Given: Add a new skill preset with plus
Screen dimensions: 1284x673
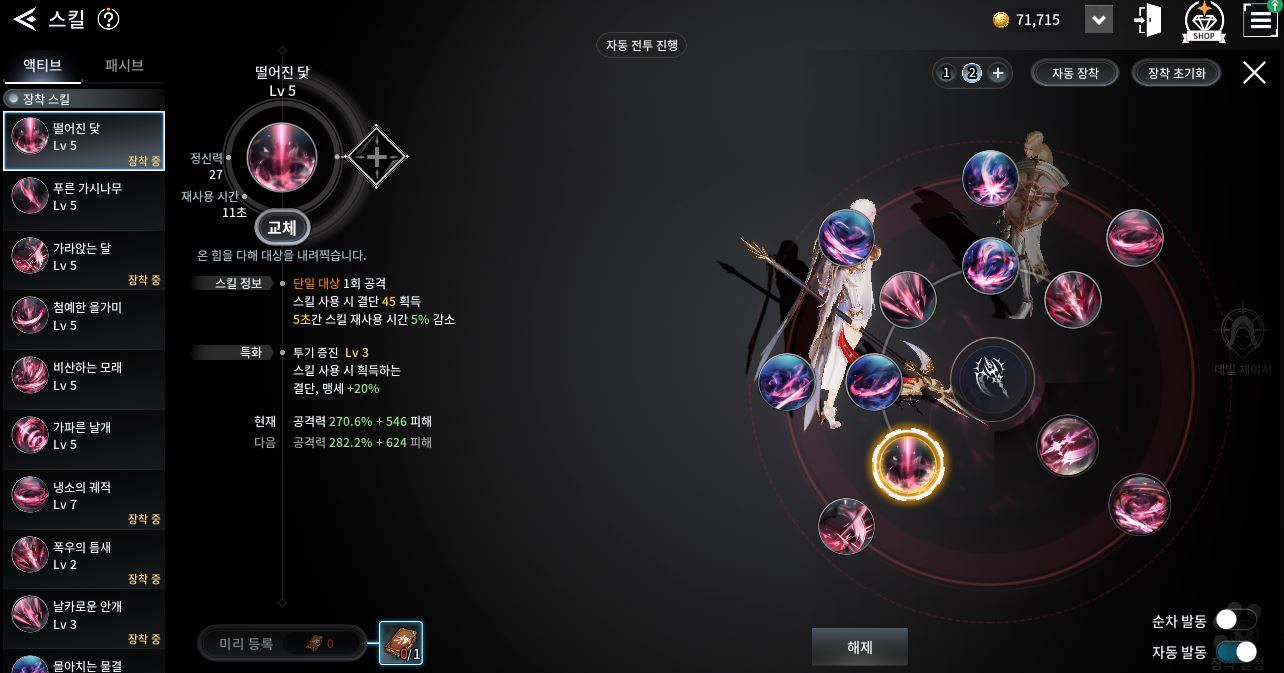Looking at the screenshot, I should click(x=997, y=73).
